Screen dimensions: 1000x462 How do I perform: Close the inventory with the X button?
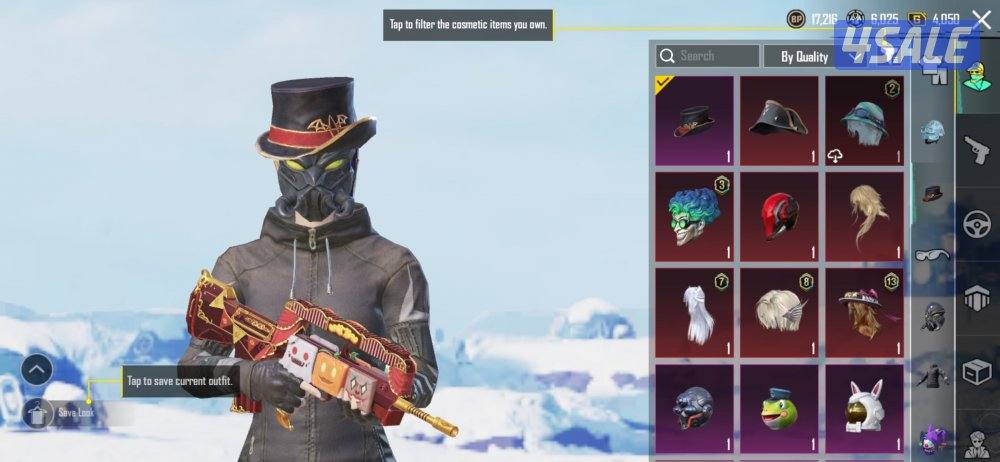[x=980, y=19]
